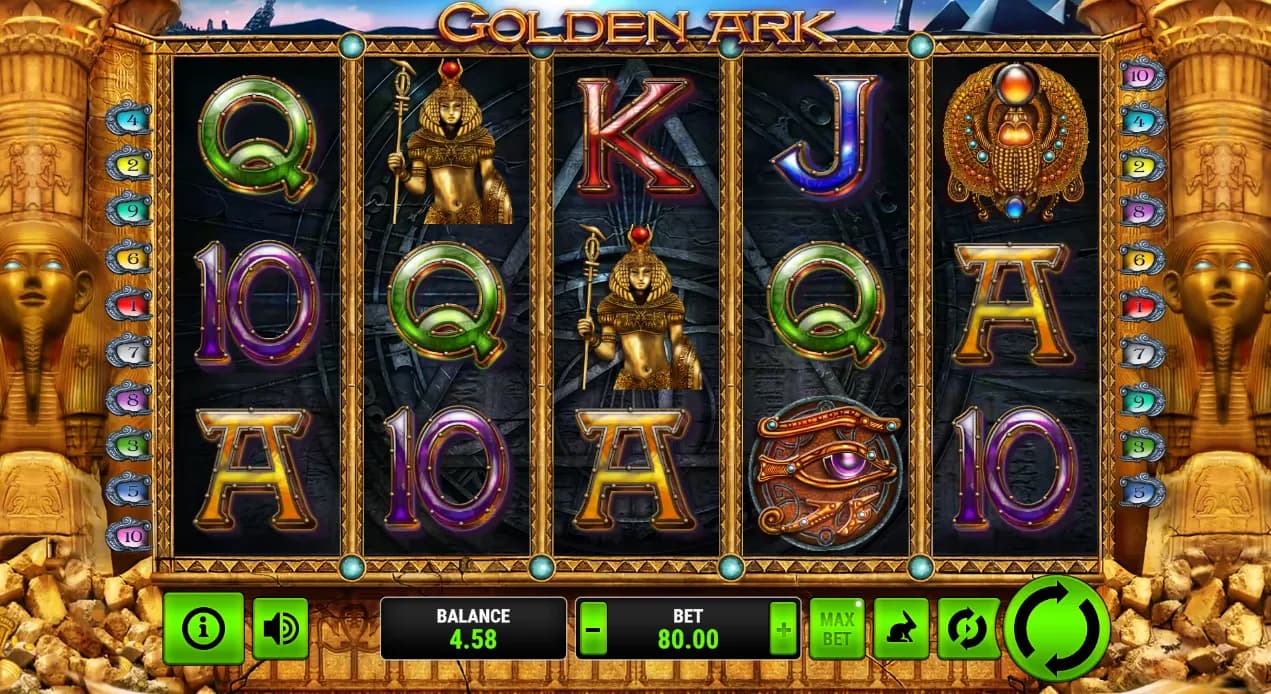Decrease the bet with the minus button
Viewport: 1271px width, 694px height.
pos(593,630)
